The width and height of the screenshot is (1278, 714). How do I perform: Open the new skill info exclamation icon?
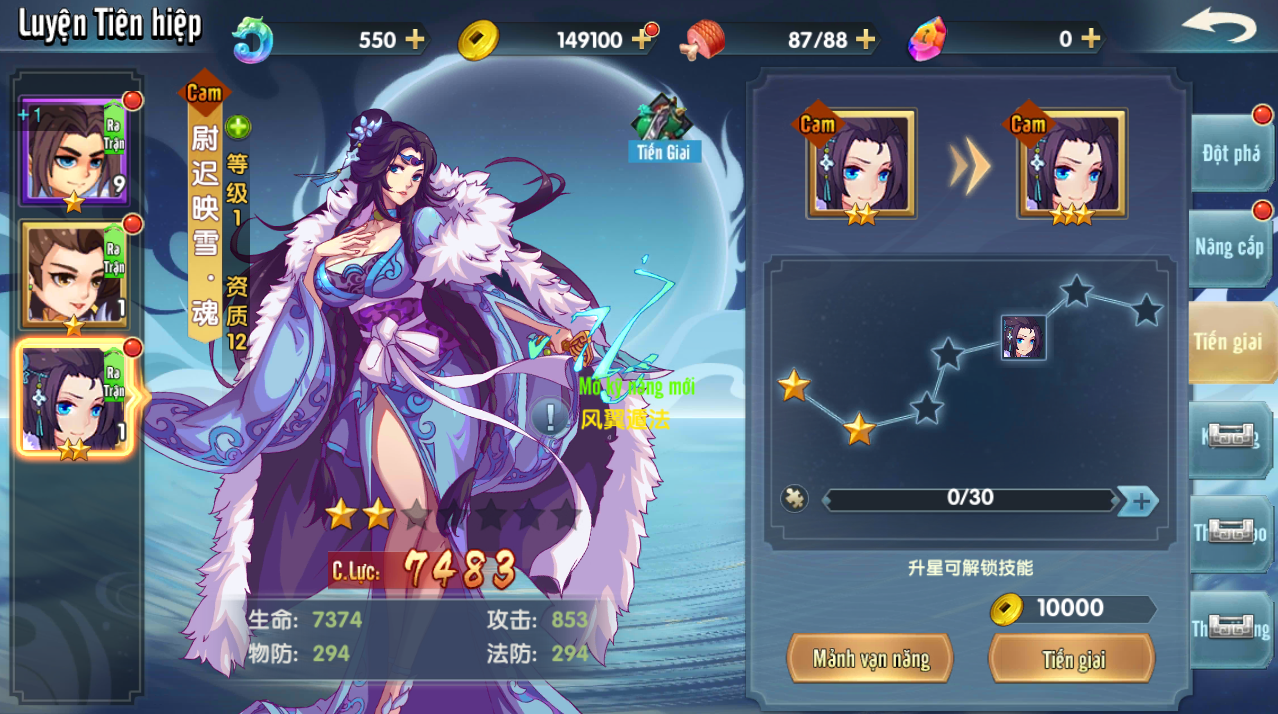(550, 417)
